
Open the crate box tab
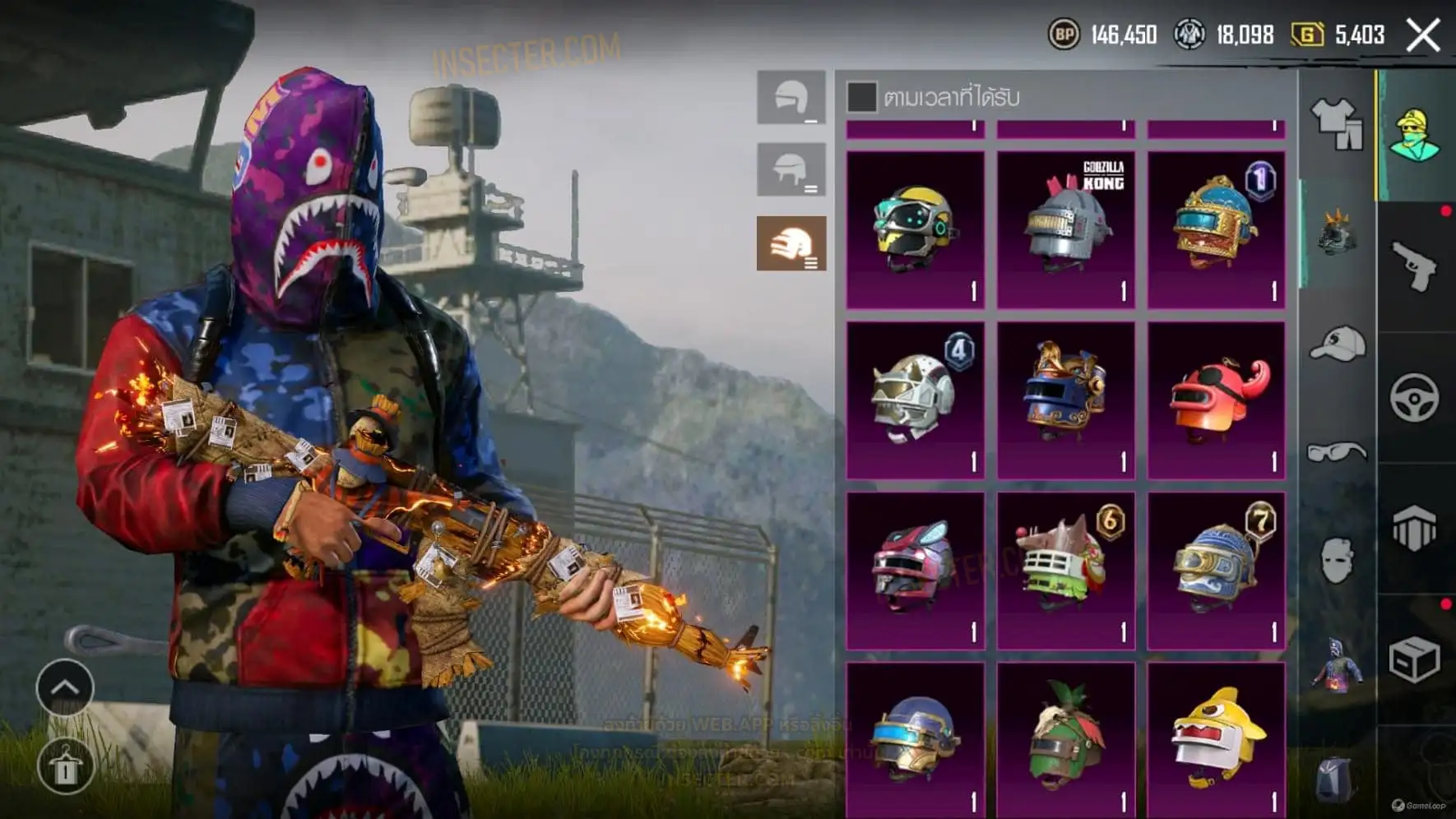[1415, 659]
